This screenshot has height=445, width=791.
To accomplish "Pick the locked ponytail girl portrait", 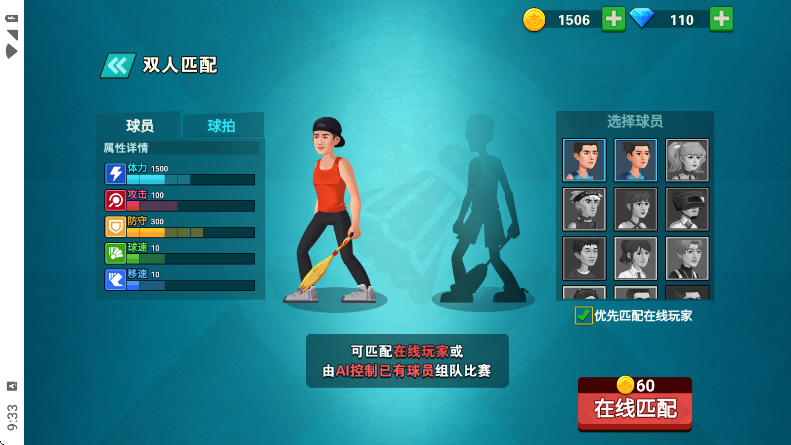I will (687, 160).
